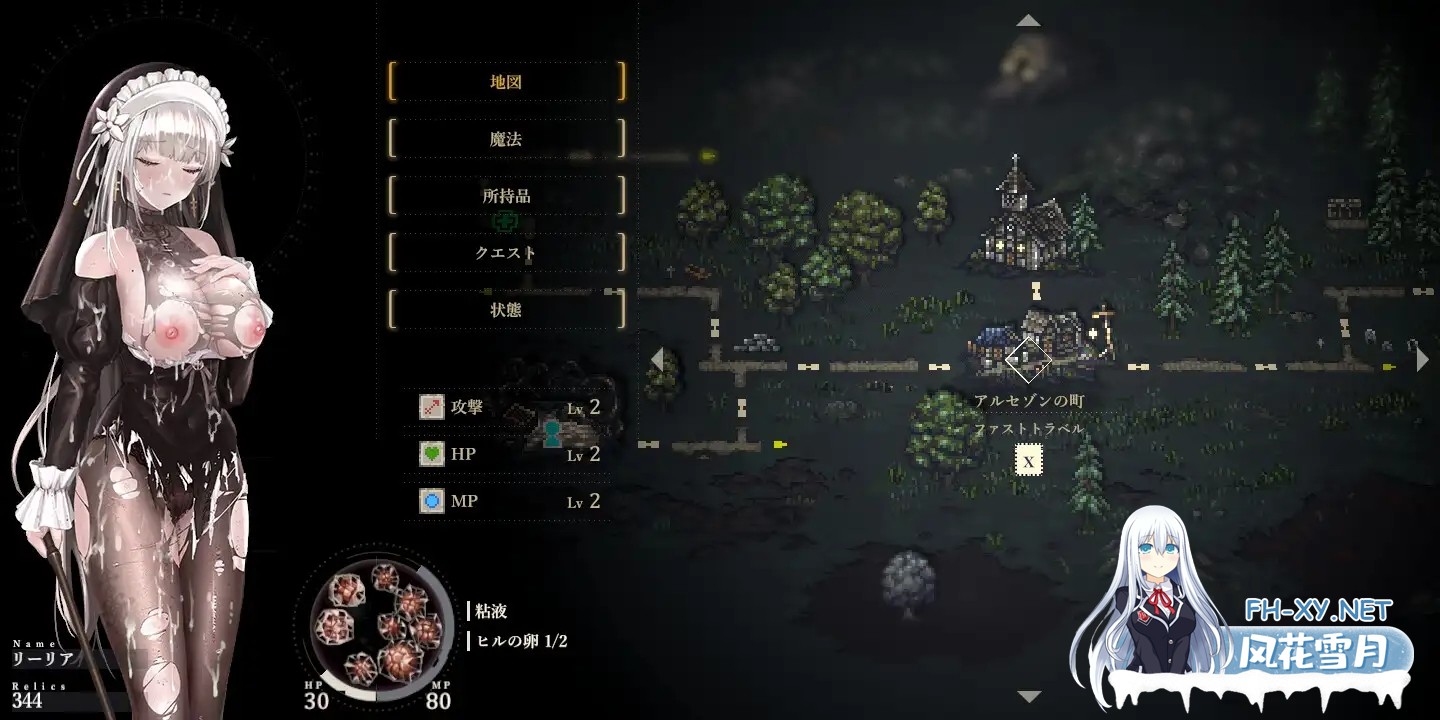1440x720 pixels.
Task: Select the 攻撃 attack stat icon
Action: 430,407
